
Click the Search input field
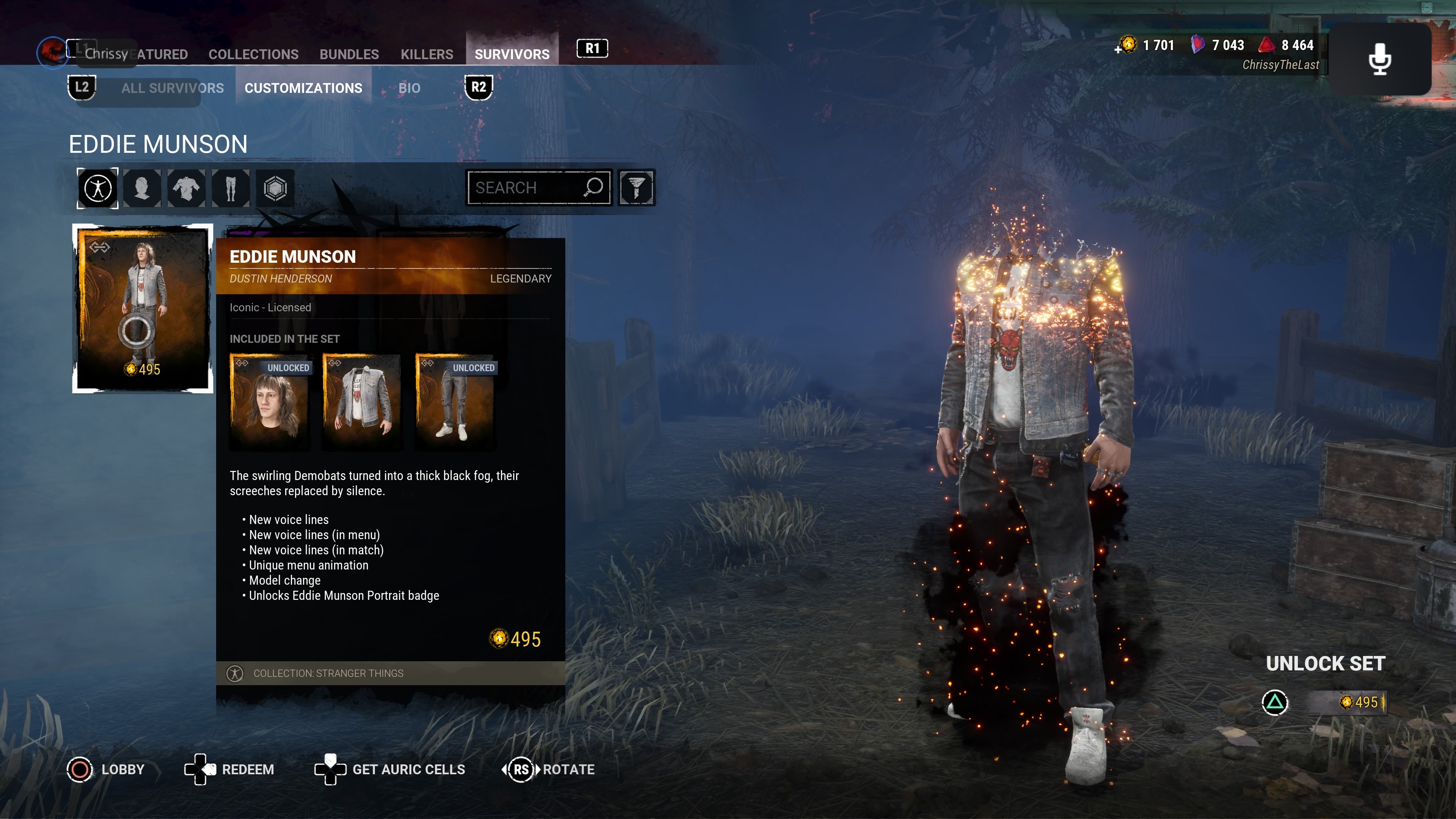(x=526, y=188)
